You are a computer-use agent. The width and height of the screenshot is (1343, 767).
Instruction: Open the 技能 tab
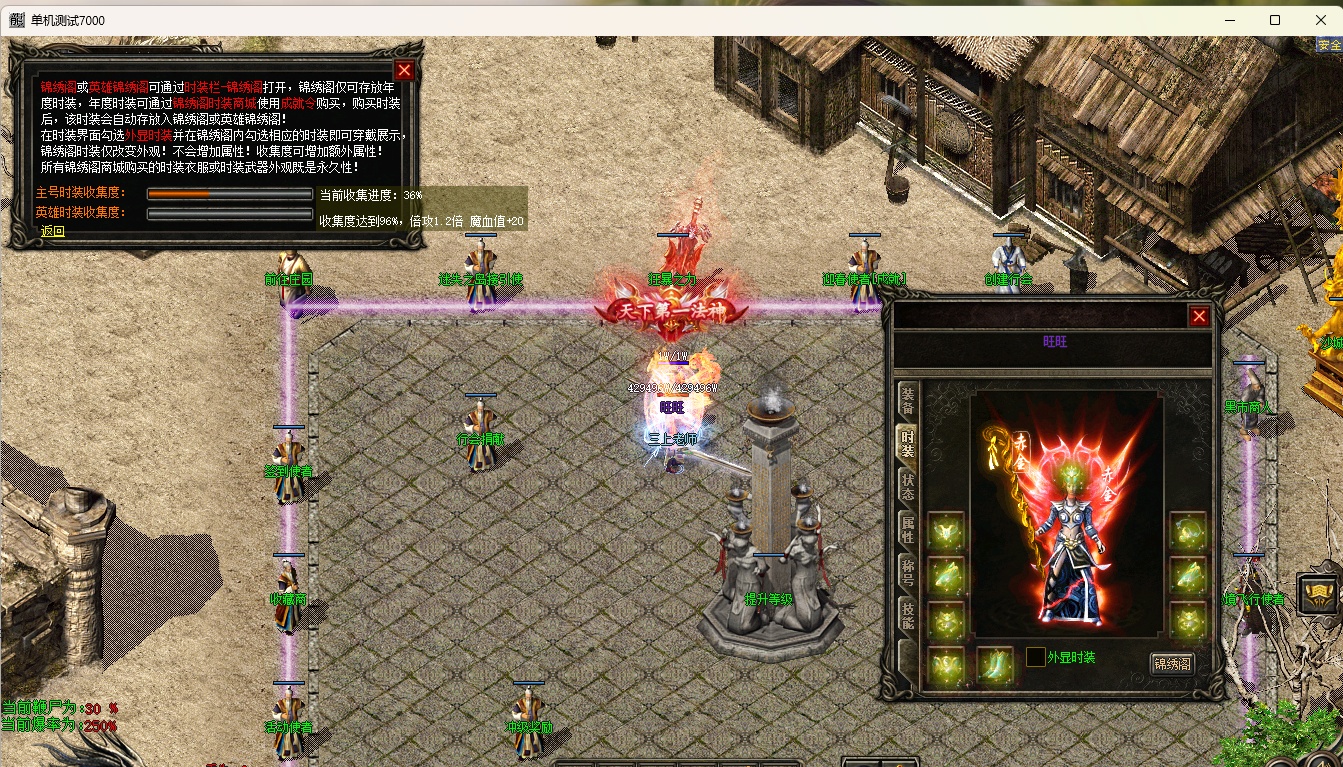click(x=907, y=617)
